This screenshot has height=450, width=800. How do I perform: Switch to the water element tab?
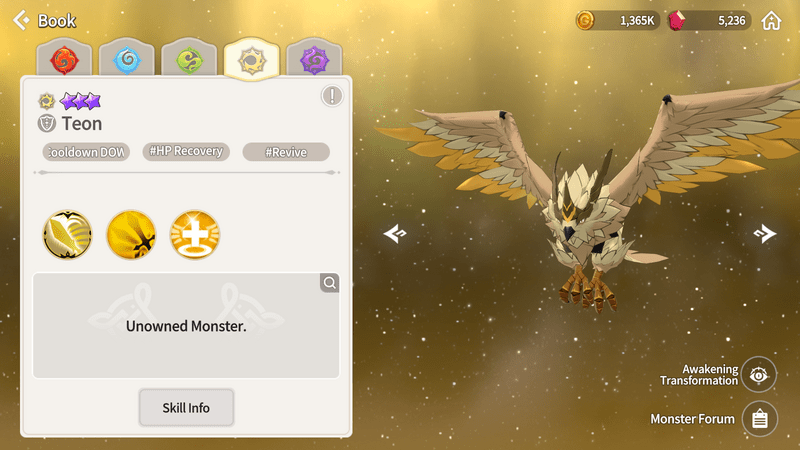tap(126, 60)
